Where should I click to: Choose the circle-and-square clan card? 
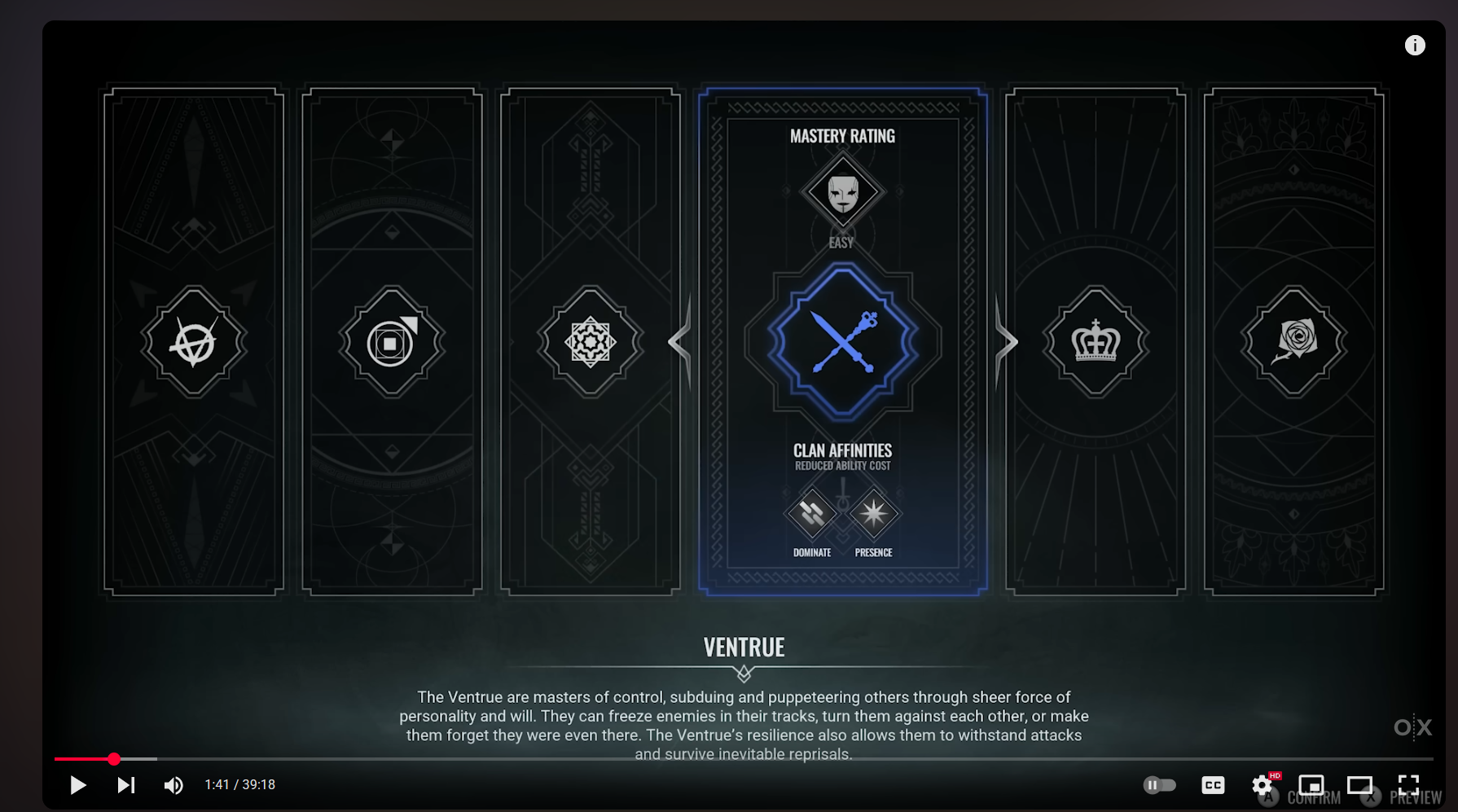click(392, 342)
